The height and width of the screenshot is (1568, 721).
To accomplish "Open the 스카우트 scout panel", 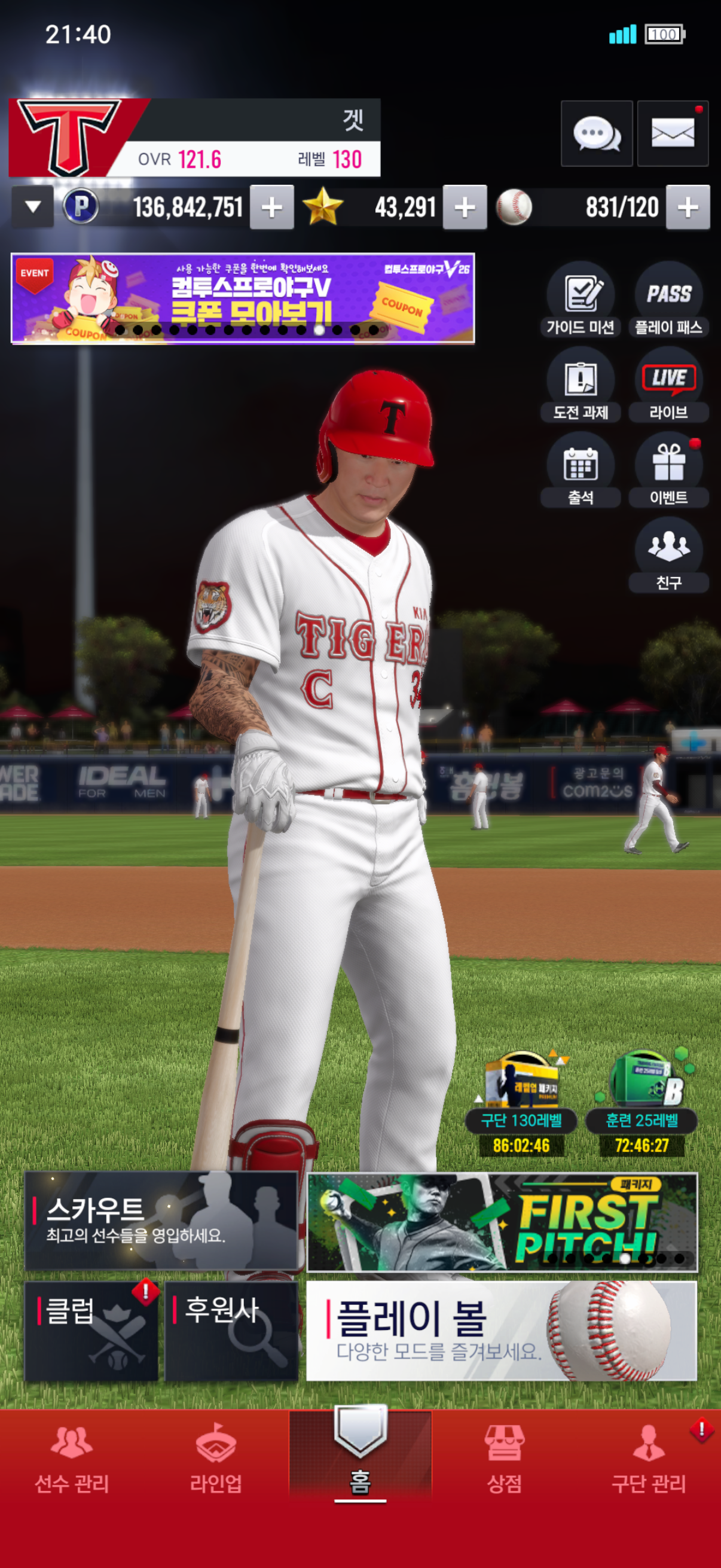I will pyautogui.click(x=161, y=1221).
